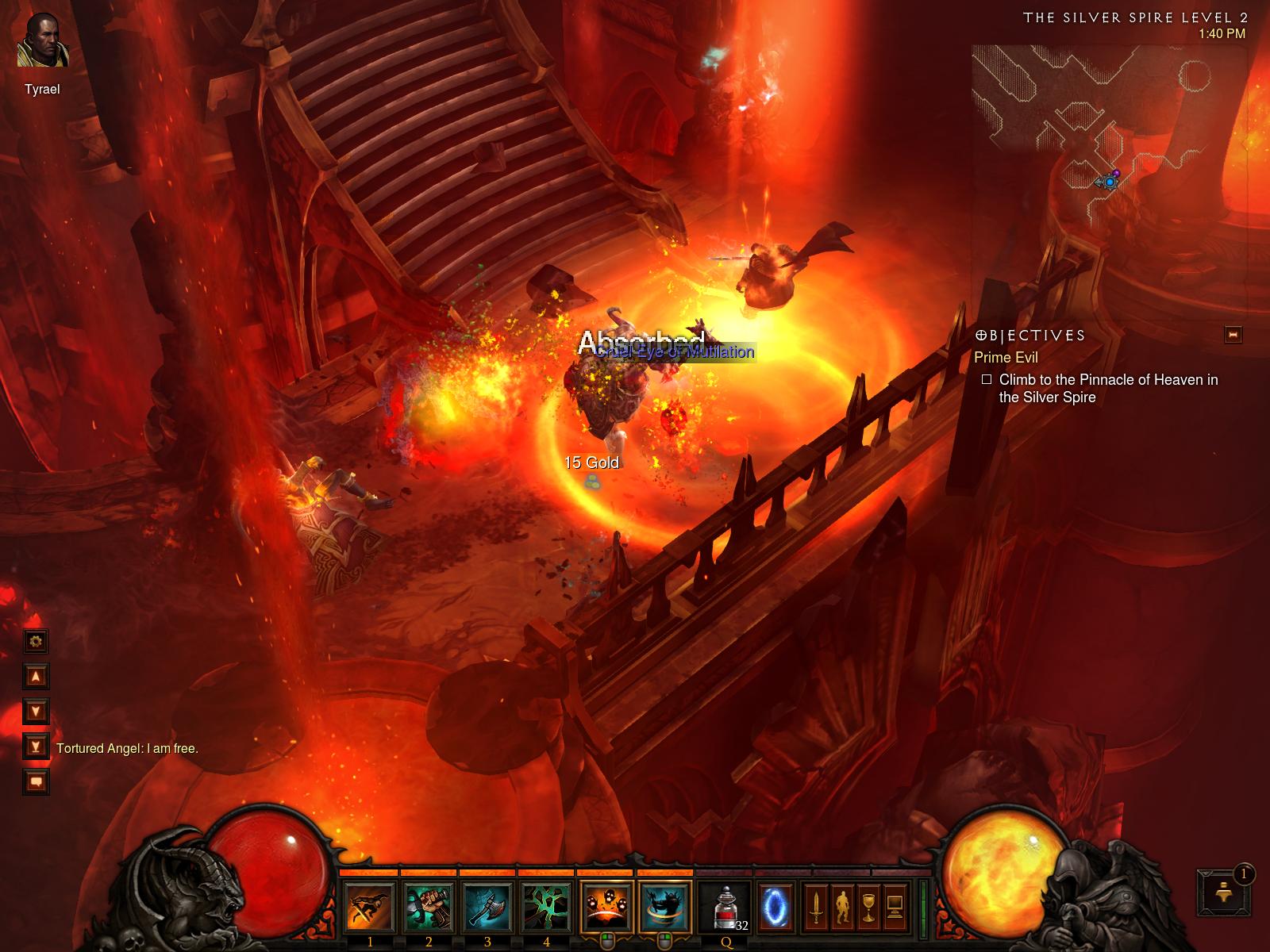Drink the health potion from the Q slot
Viewport: 1270px width, 952px height.
point(725,907)
